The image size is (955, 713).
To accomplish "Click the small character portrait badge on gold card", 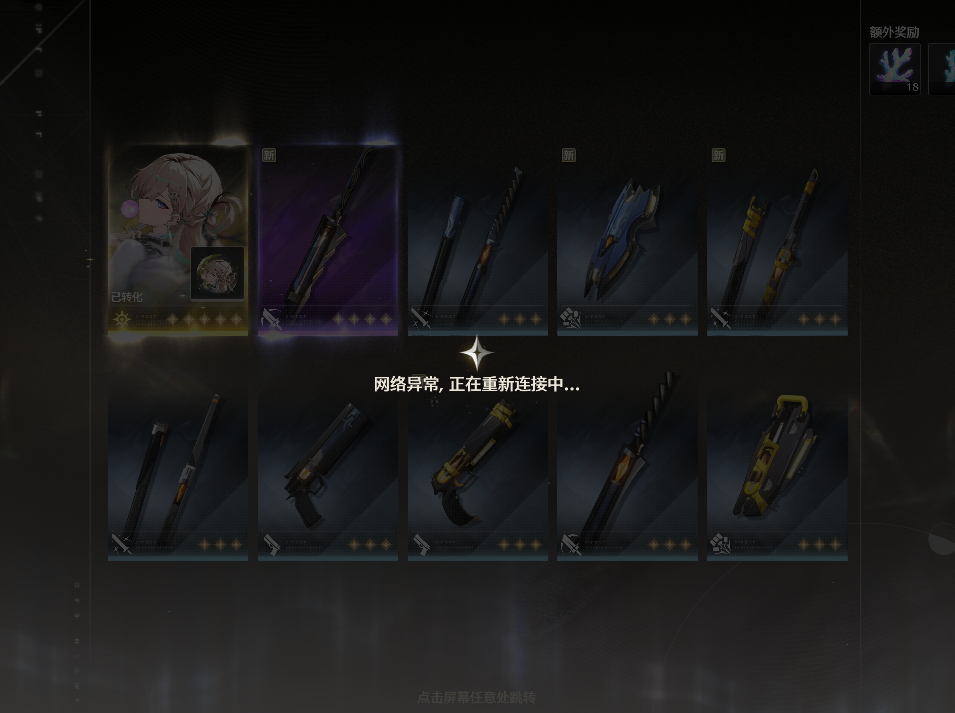I will [218, 272].
